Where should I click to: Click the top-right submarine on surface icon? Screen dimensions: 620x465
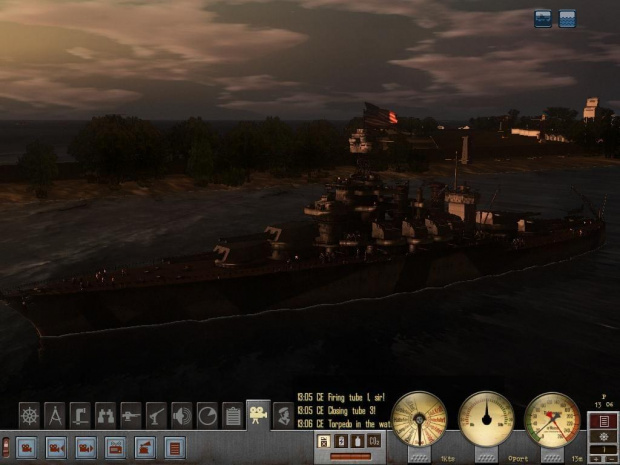[x=543, y=19]
